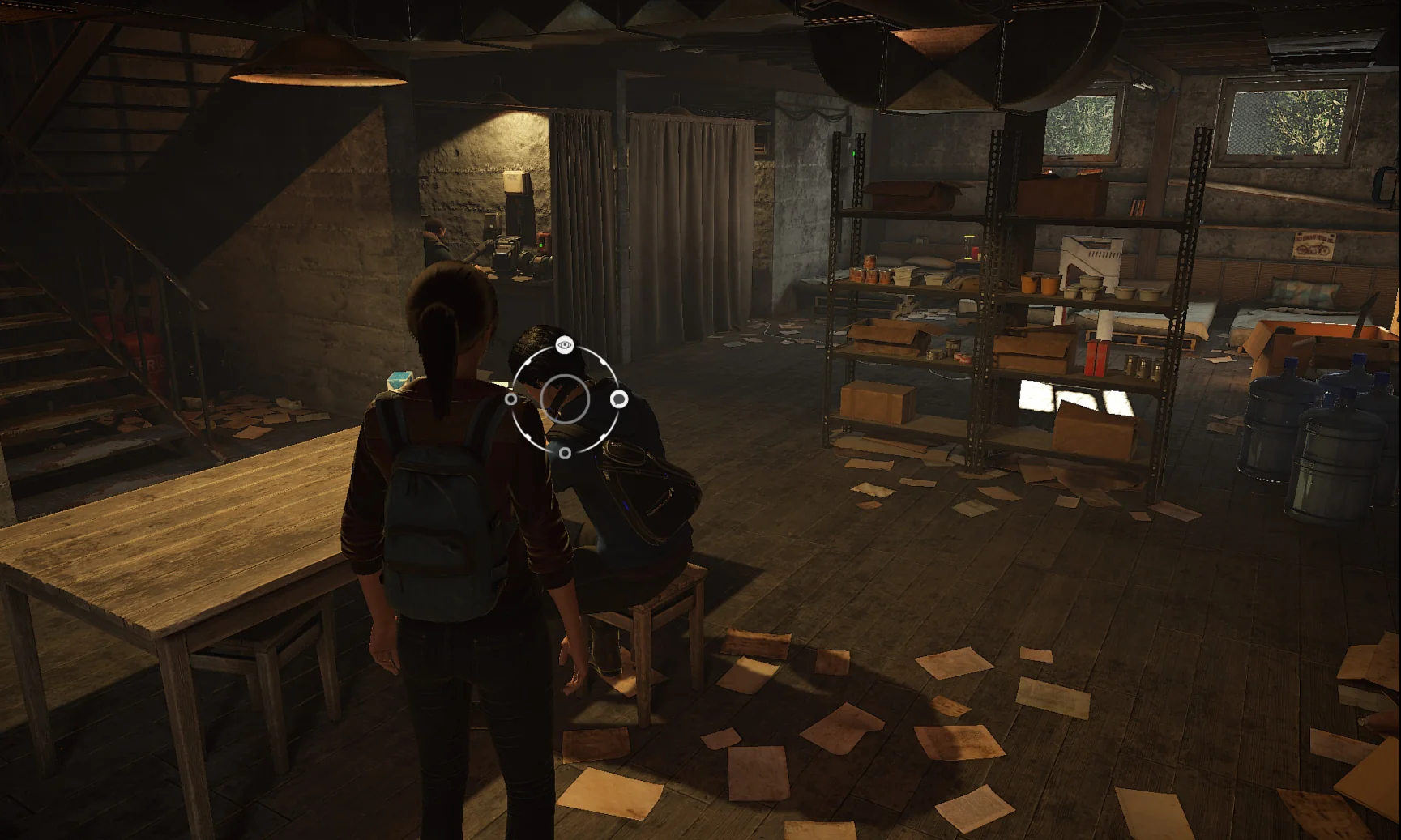
Task: Open the speech bubble chat option
Action: coord(619,399)
